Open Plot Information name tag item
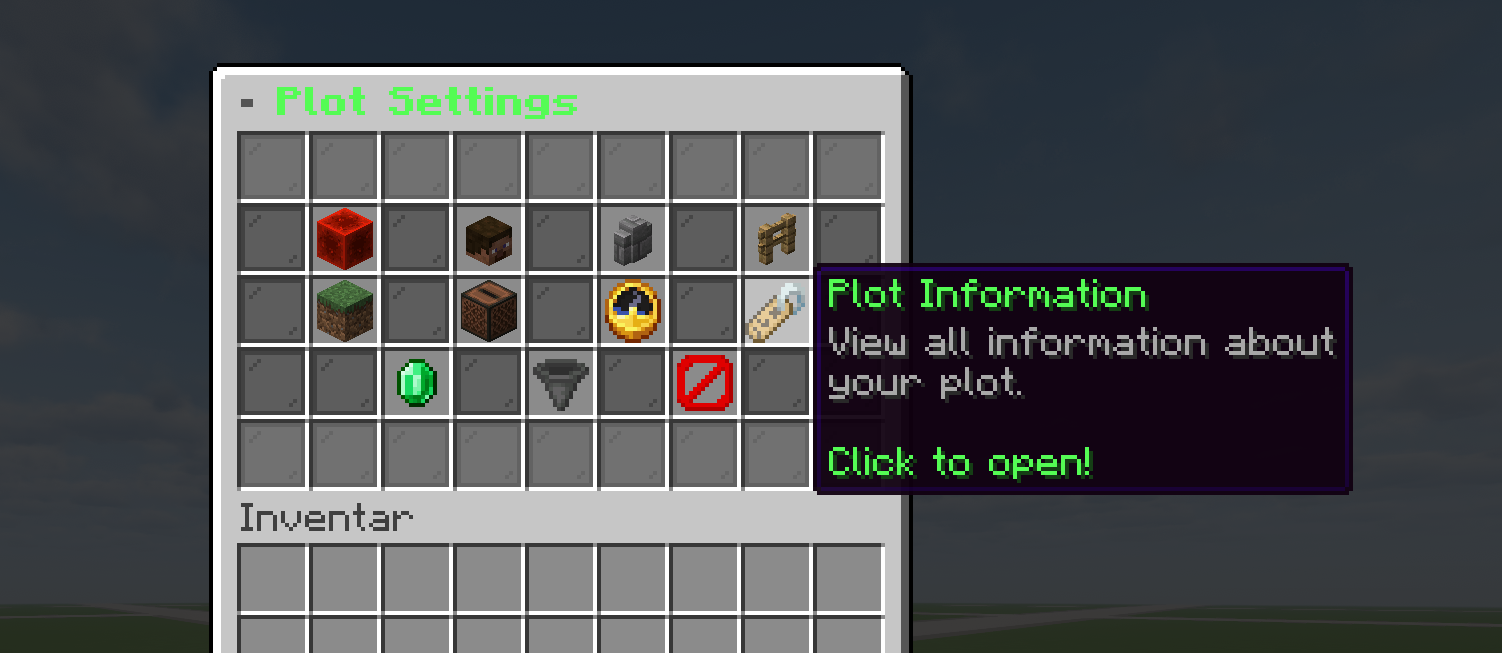Viewport: 1502px width, 653px height. [776, 310]
